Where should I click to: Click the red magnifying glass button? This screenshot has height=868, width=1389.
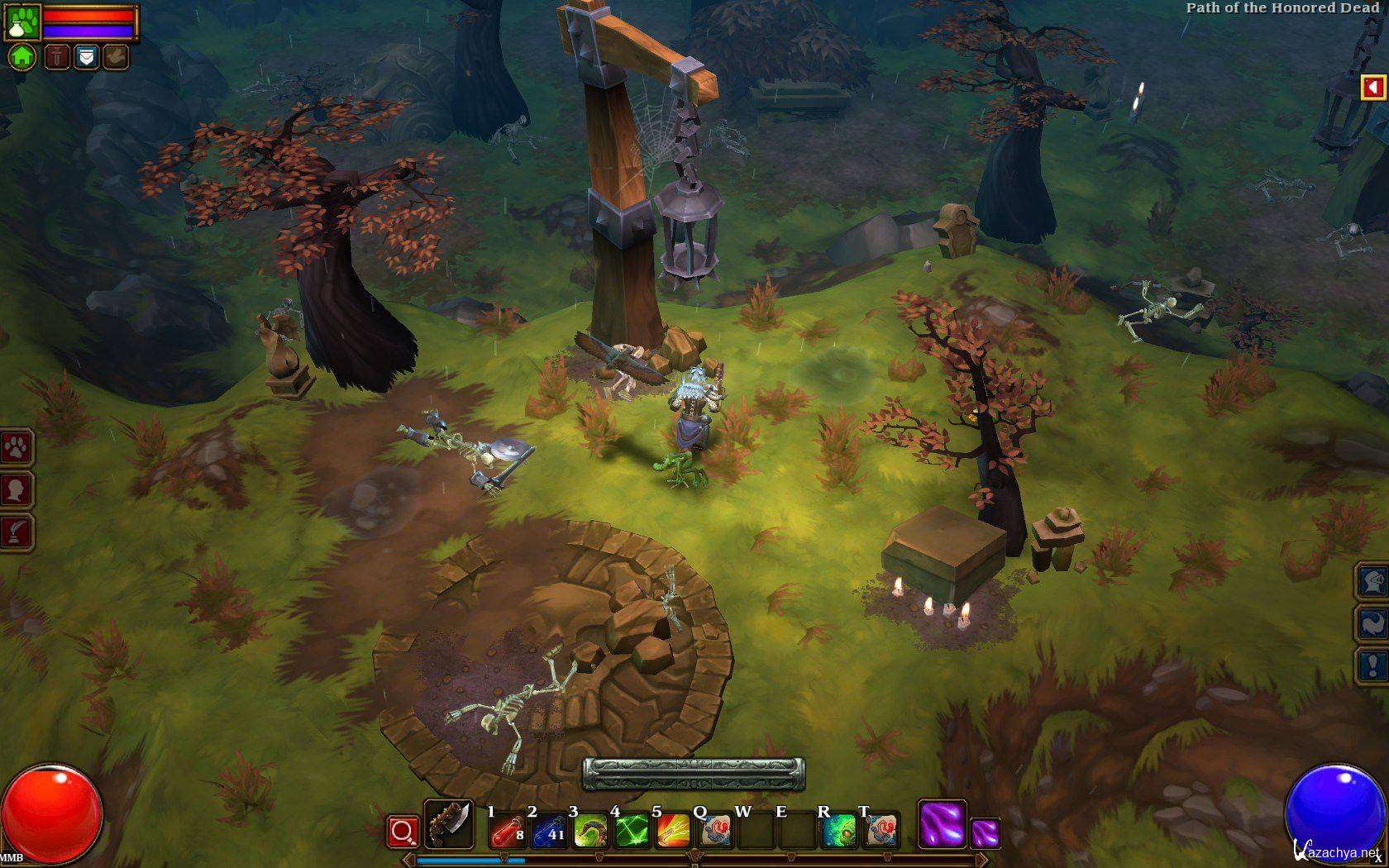pos(403,831)
